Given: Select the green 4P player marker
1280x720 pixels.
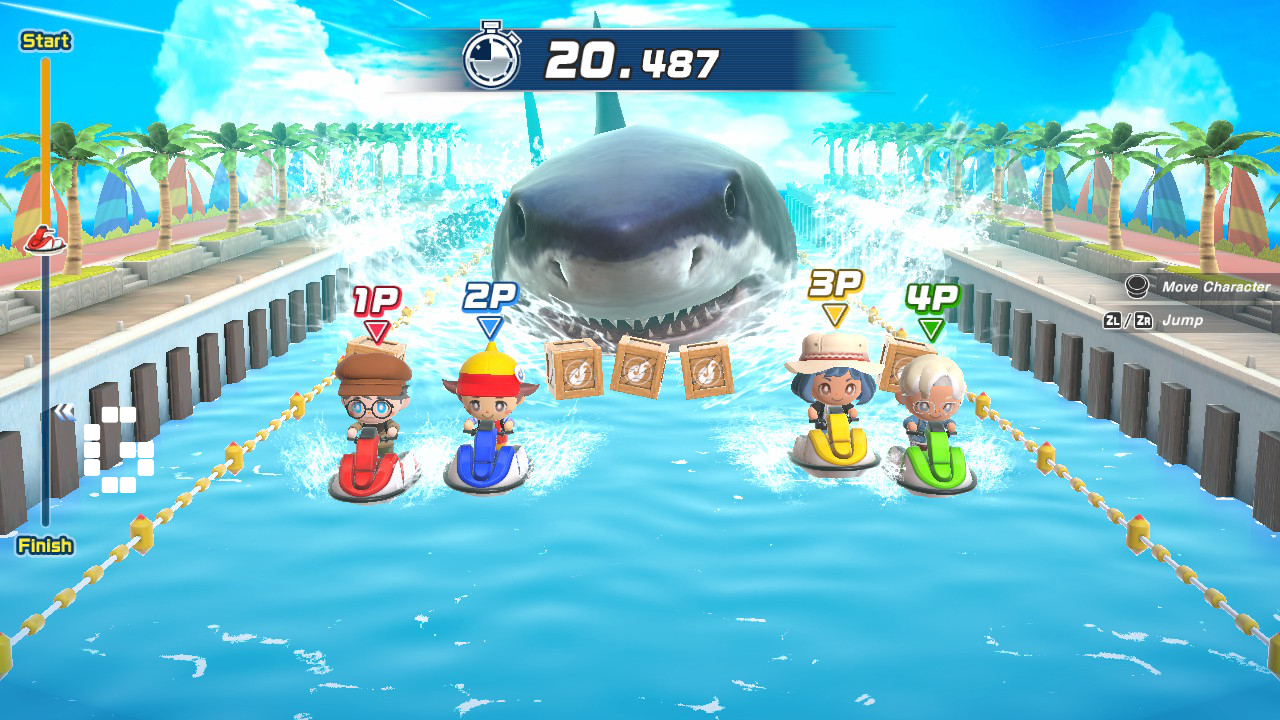Looking at the screenshot, I should 935,299.
